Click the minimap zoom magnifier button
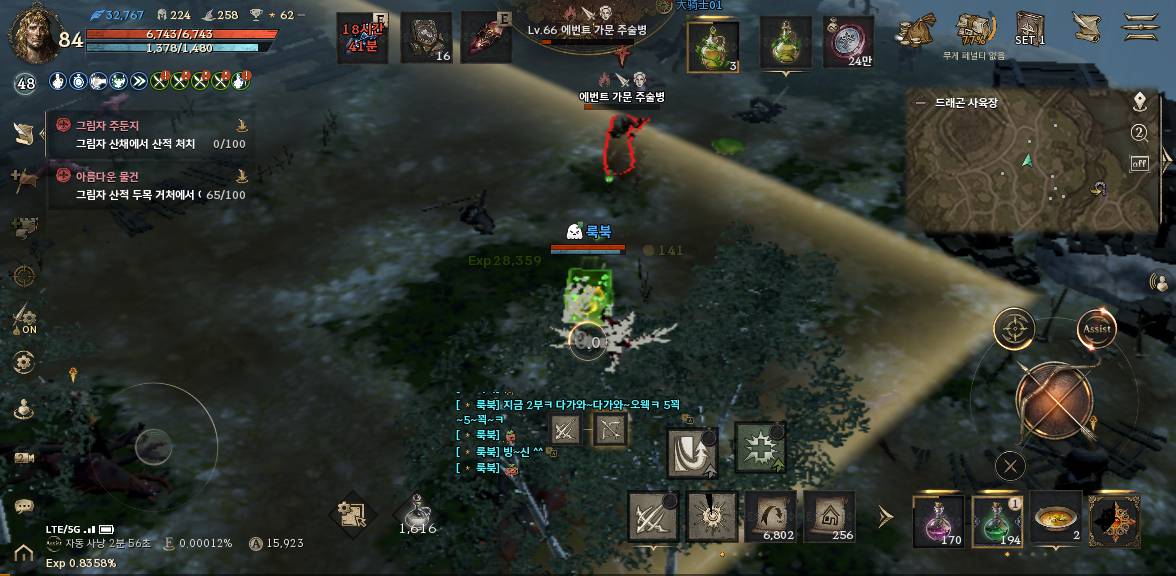The height and width of the screenshot is (576, 1176). 1139,133
